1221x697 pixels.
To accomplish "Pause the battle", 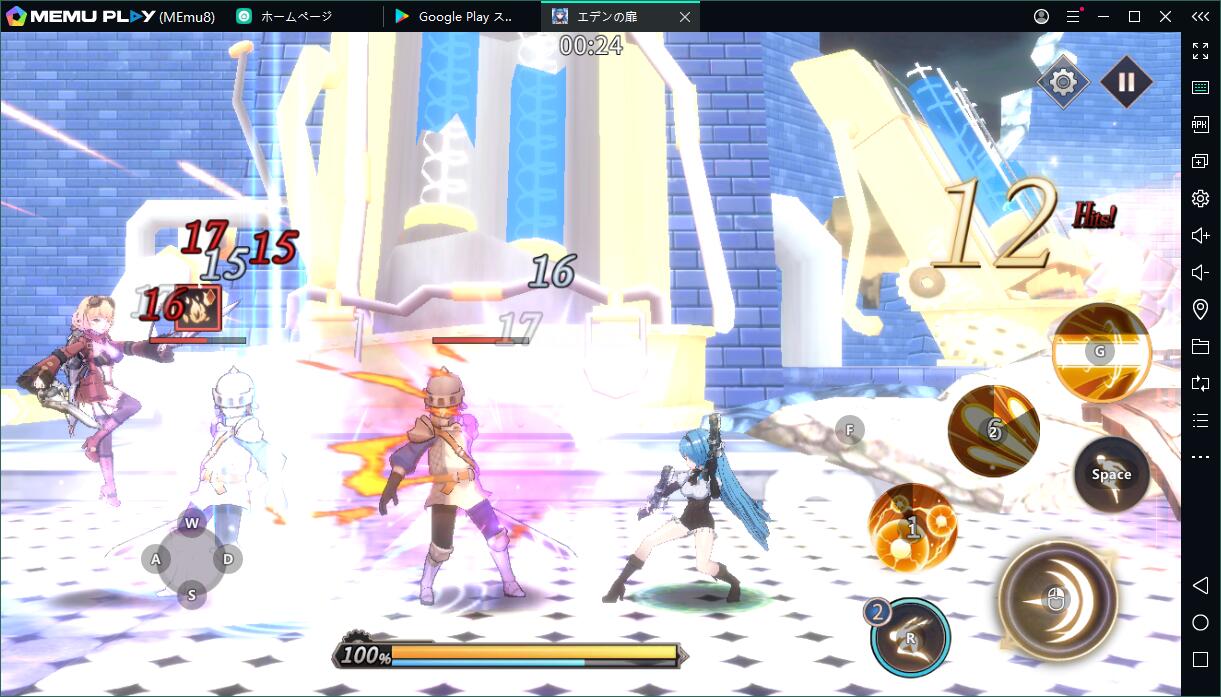I will 1126,82.
